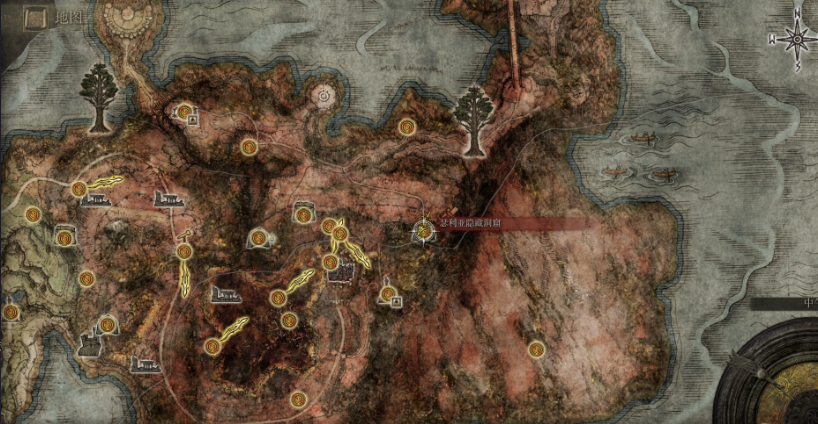The height and width of the screenshot is (424, 818).
Task: Choose the lone grace marker in the southeast peninsula
Action: click(x=537, y=349)
